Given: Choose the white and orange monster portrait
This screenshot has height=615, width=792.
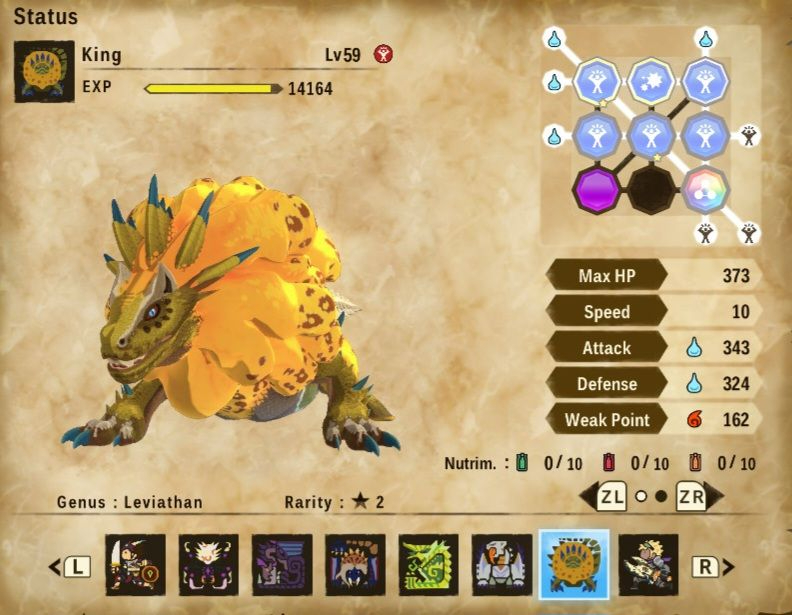Looking at the screenshot, I should (x=501, y=564).
